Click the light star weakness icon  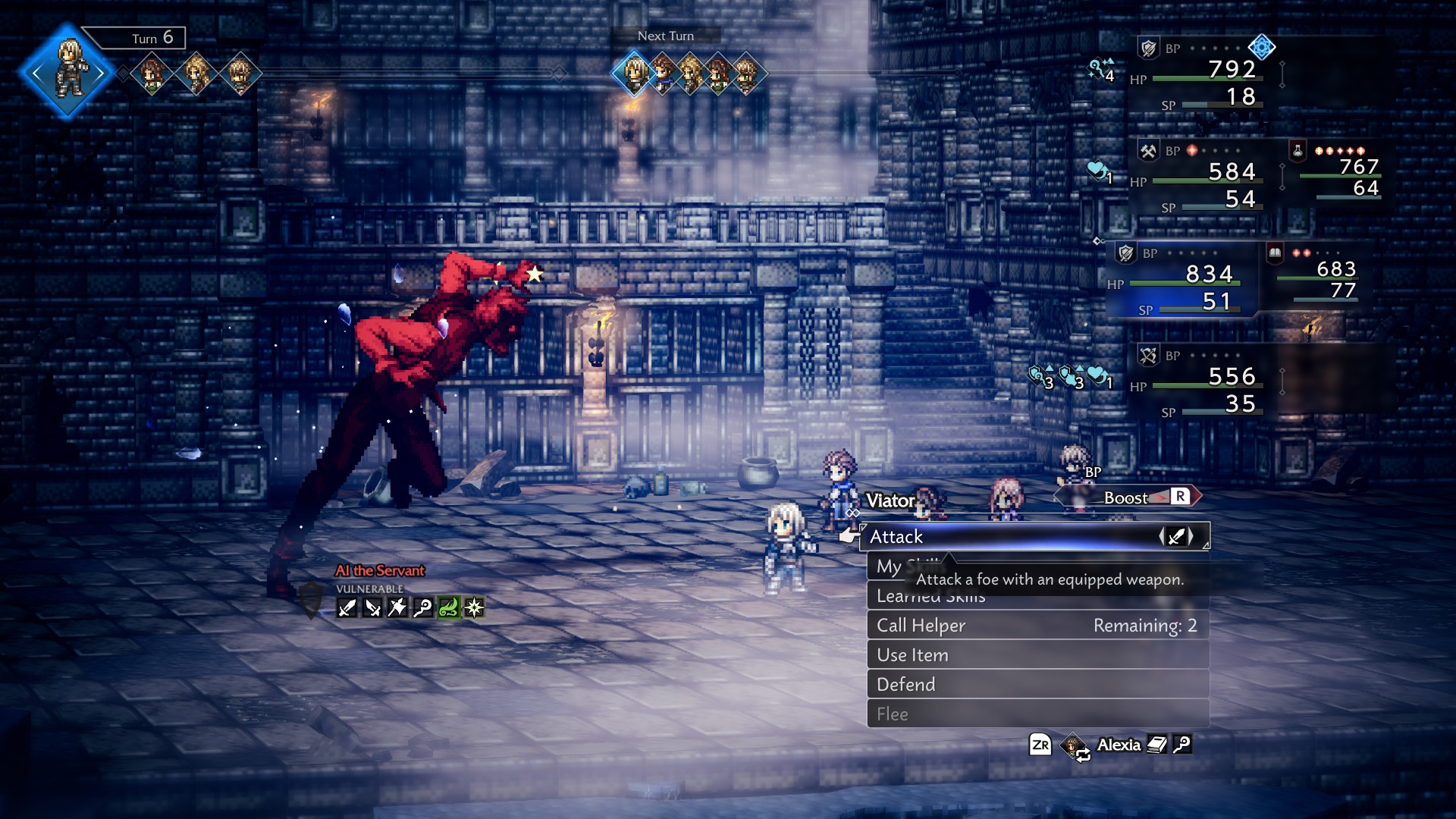474,607
